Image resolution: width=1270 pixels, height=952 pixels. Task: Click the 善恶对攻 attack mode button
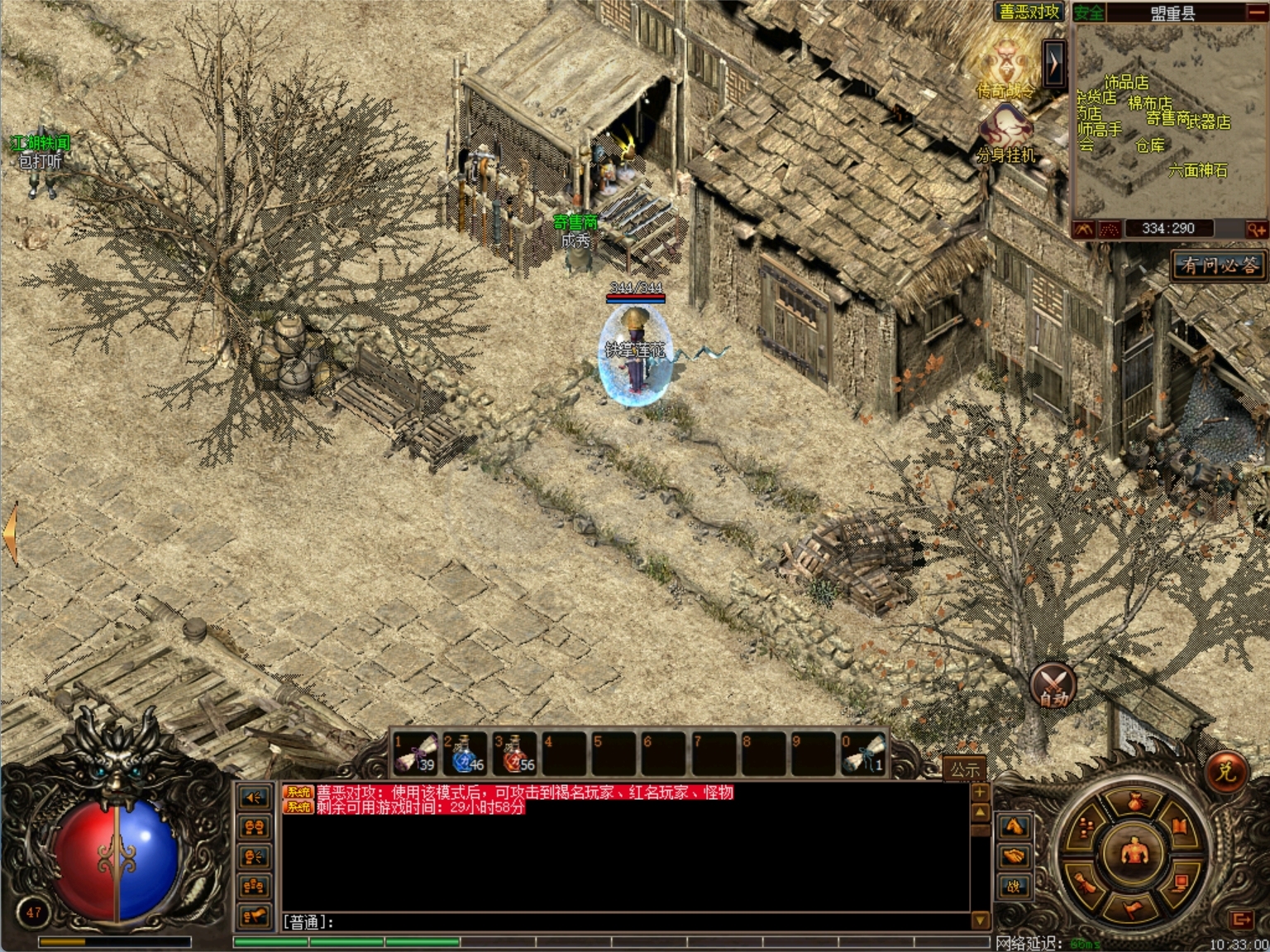tap(1029, 12)
